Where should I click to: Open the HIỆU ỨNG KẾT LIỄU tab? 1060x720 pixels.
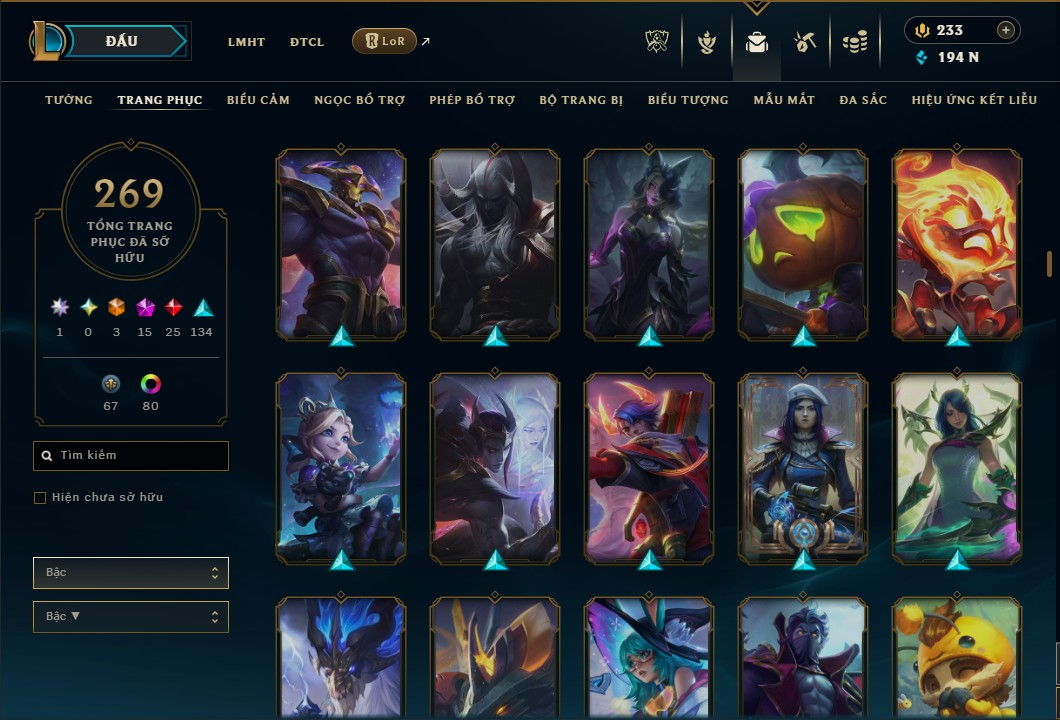[974, 100]
